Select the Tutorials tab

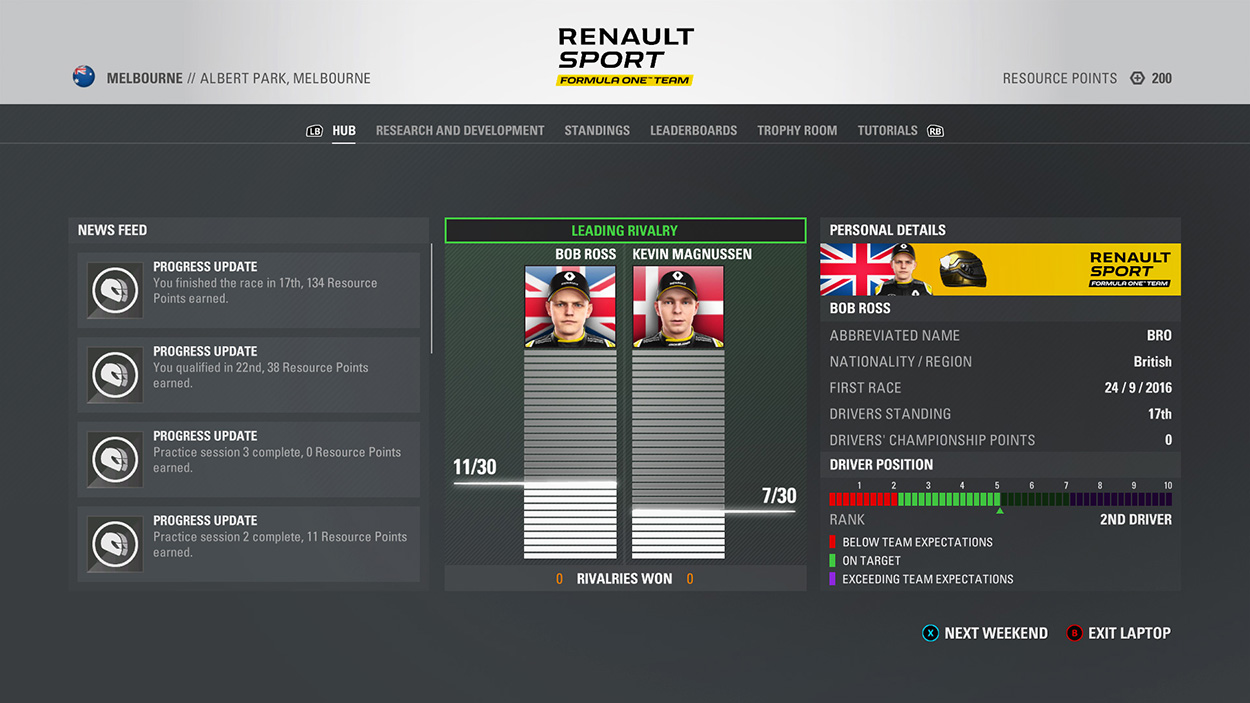click(887, 131)
